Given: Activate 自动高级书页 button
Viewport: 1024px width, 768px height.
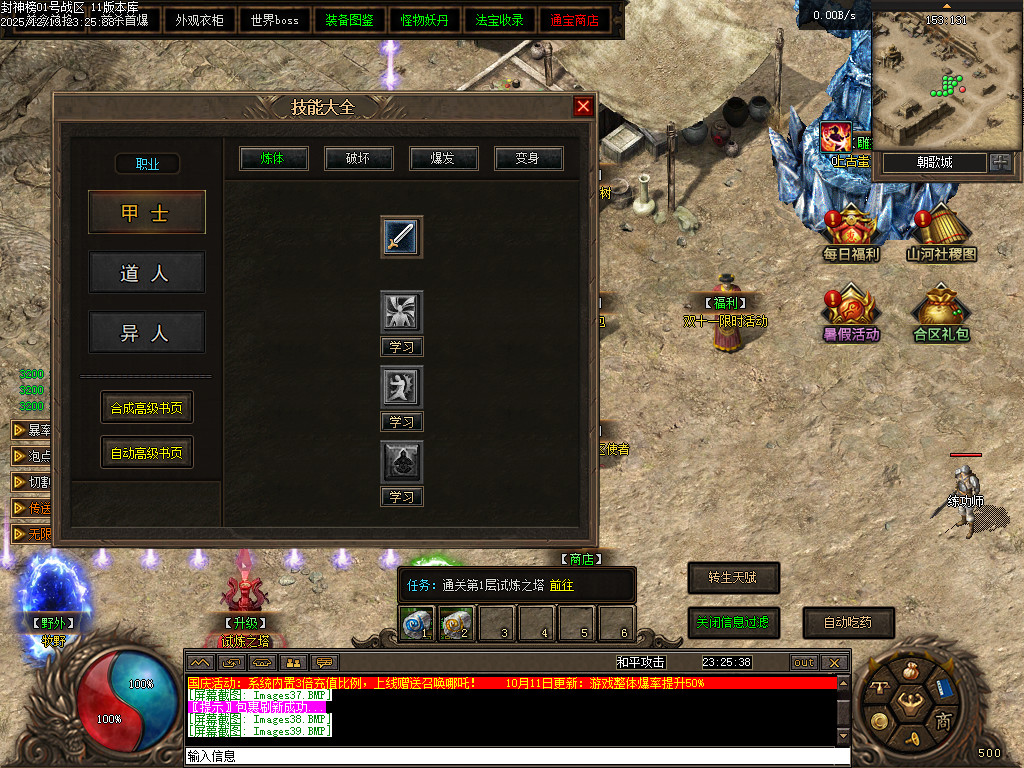Looking at the screenshot, I should click(x=147, y=452).
